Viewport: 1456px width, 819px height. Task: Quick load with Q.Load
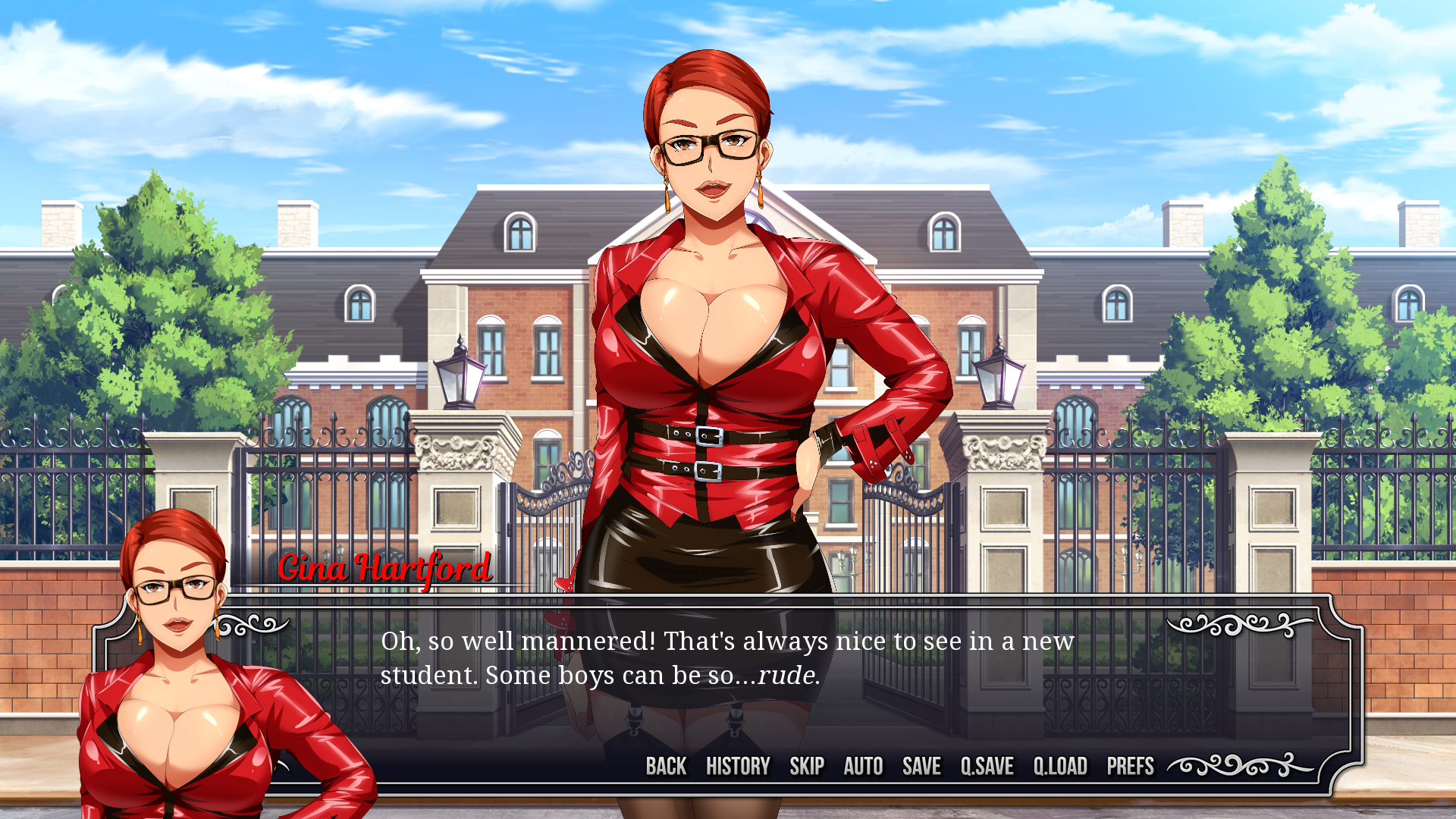click(x=1060, y=766)
